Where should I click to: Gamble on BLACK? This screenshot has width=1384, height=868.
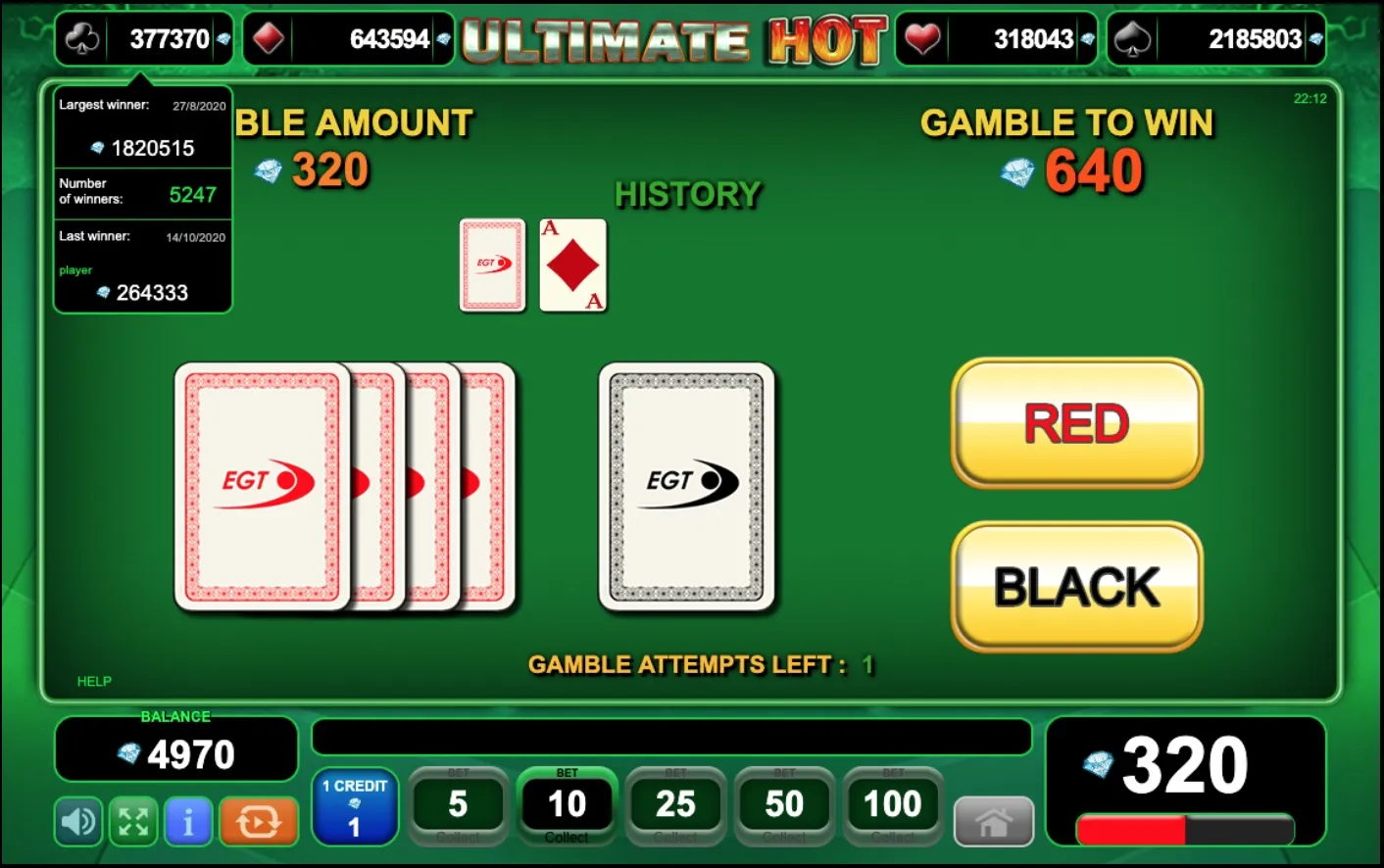click(x=1075, y=587)
